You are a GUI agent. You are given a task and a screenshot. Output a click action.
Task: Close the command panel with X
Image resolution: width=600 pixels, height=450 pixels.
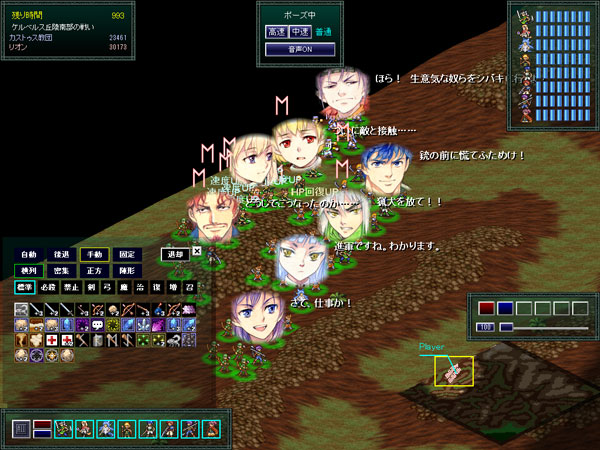coord(197,252)
